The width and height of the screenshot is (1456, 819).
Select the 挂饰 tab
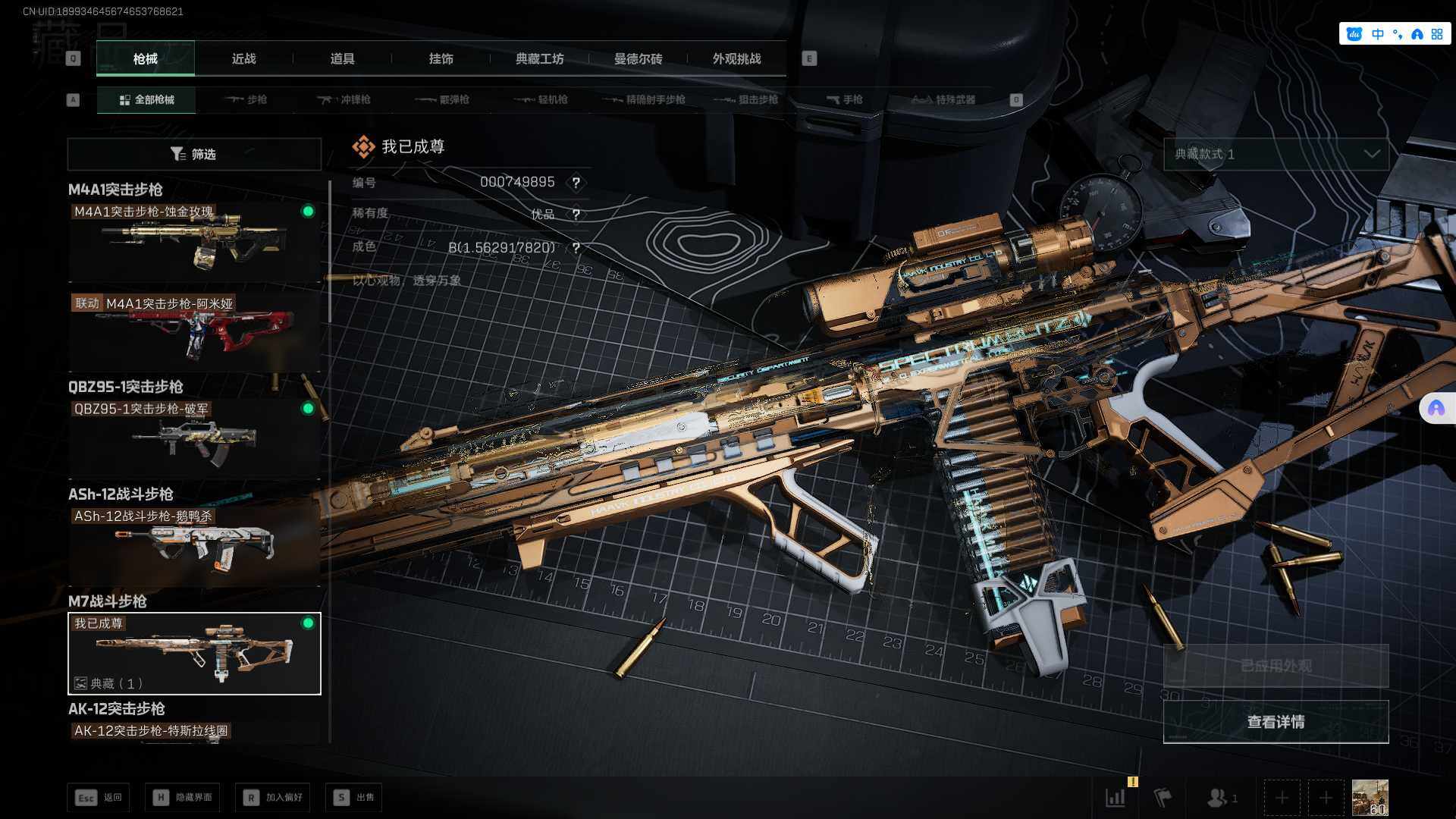coord(441,58)
